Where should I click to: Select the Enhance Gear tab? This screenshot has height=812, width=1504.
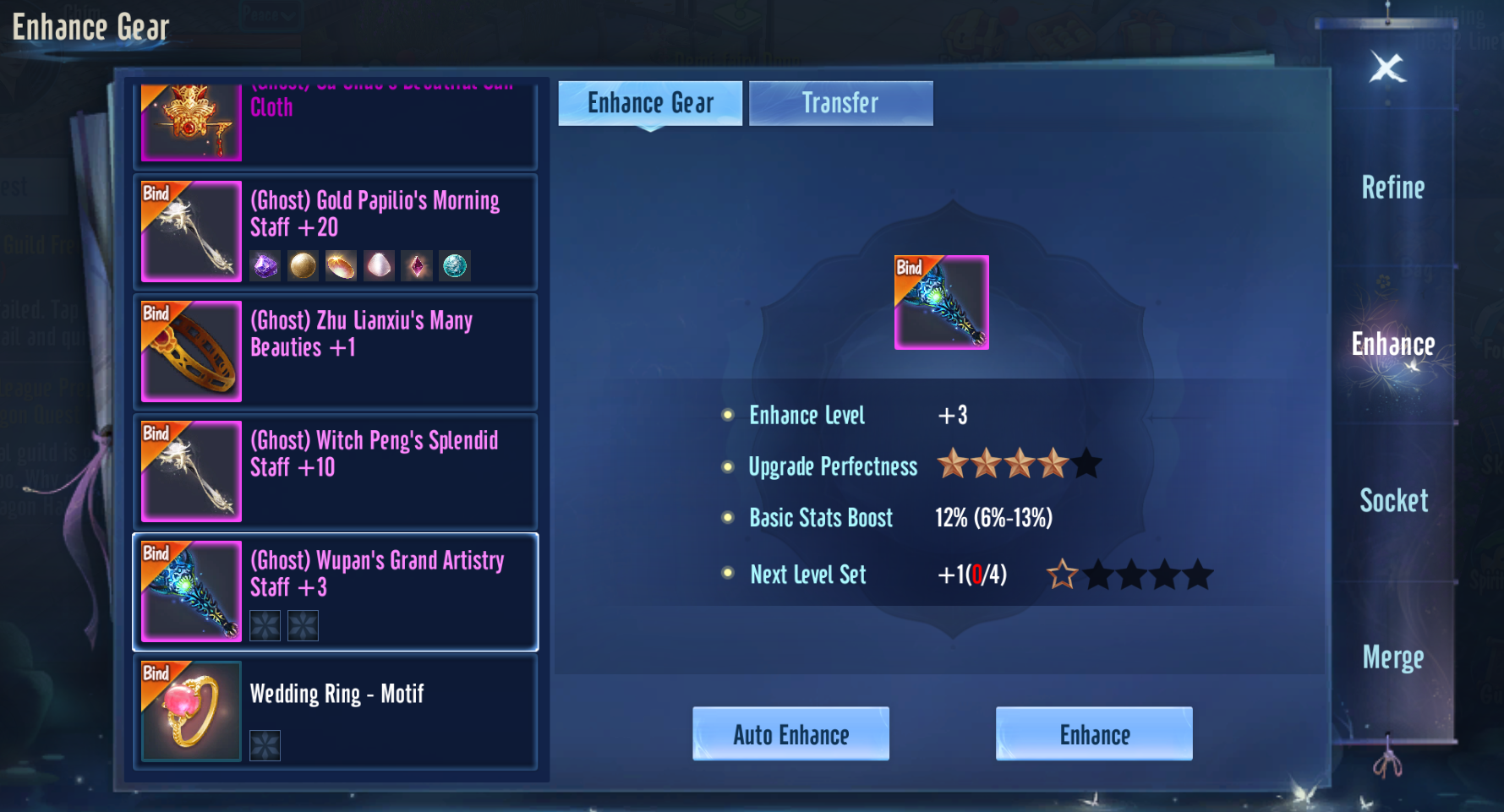(650, 103)
